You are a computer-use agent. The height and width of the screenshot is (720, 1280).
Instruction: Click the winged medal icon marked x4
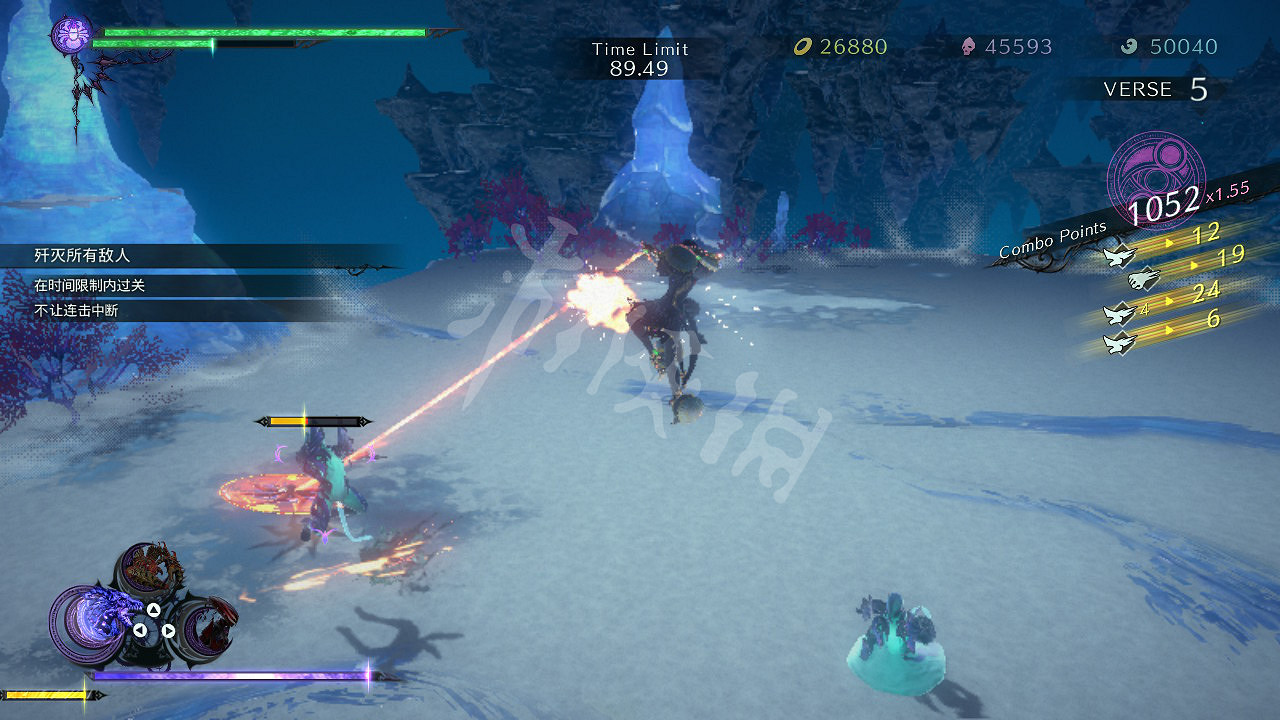pos(1117,314)
